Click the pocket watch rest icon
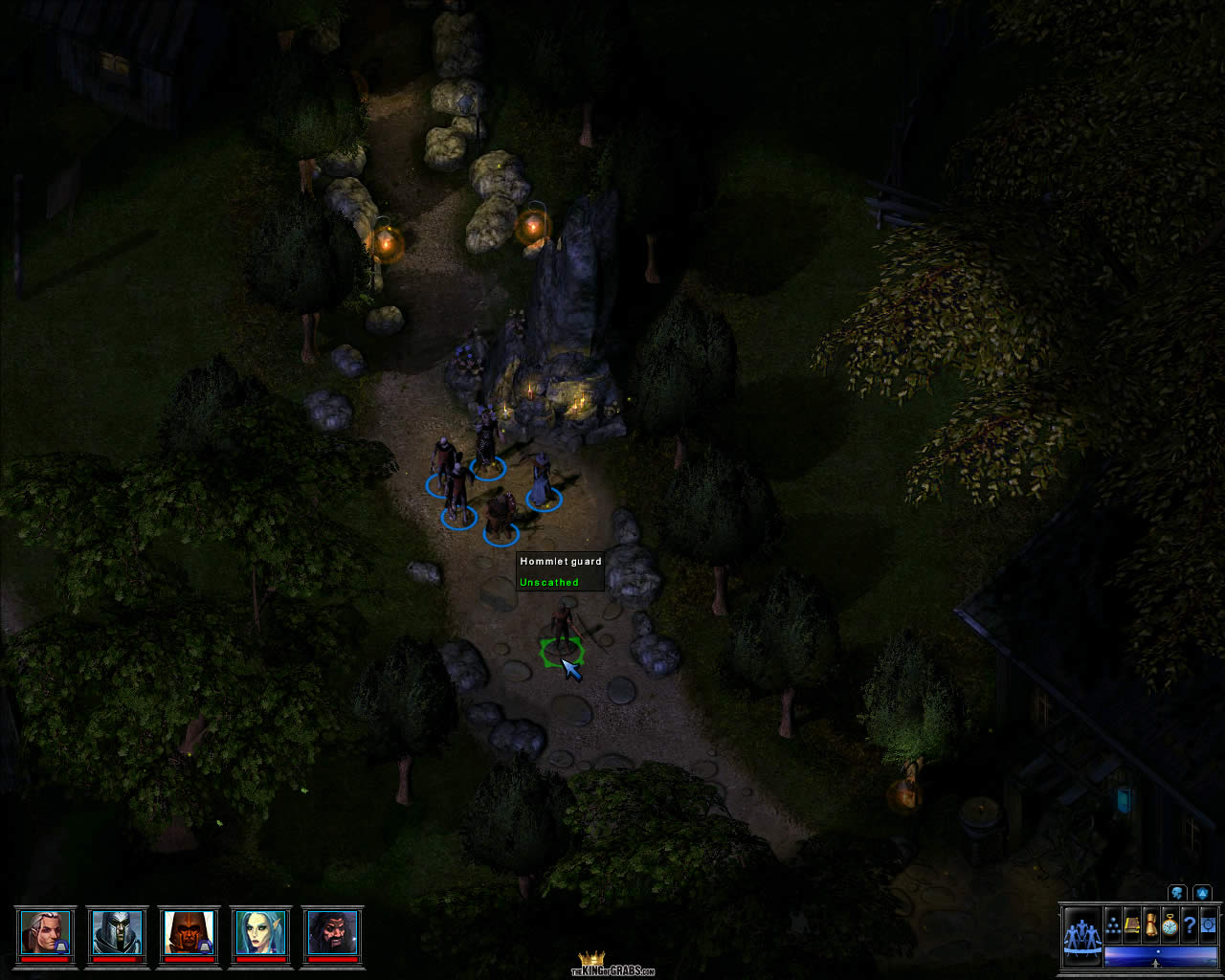 (1170, 925)
